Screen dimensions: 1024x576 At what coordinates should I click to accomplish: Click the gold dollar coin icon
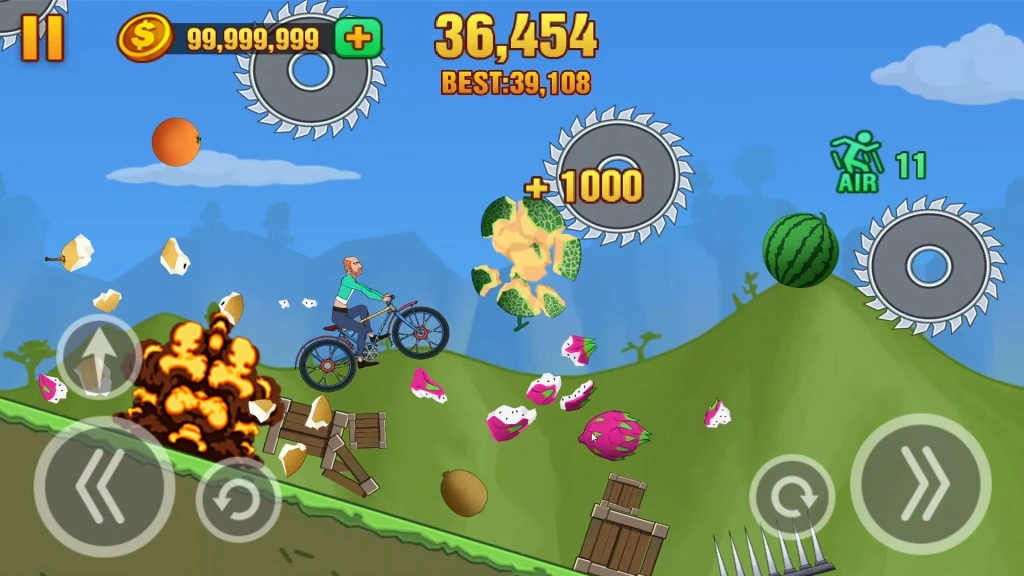point(144,39)
